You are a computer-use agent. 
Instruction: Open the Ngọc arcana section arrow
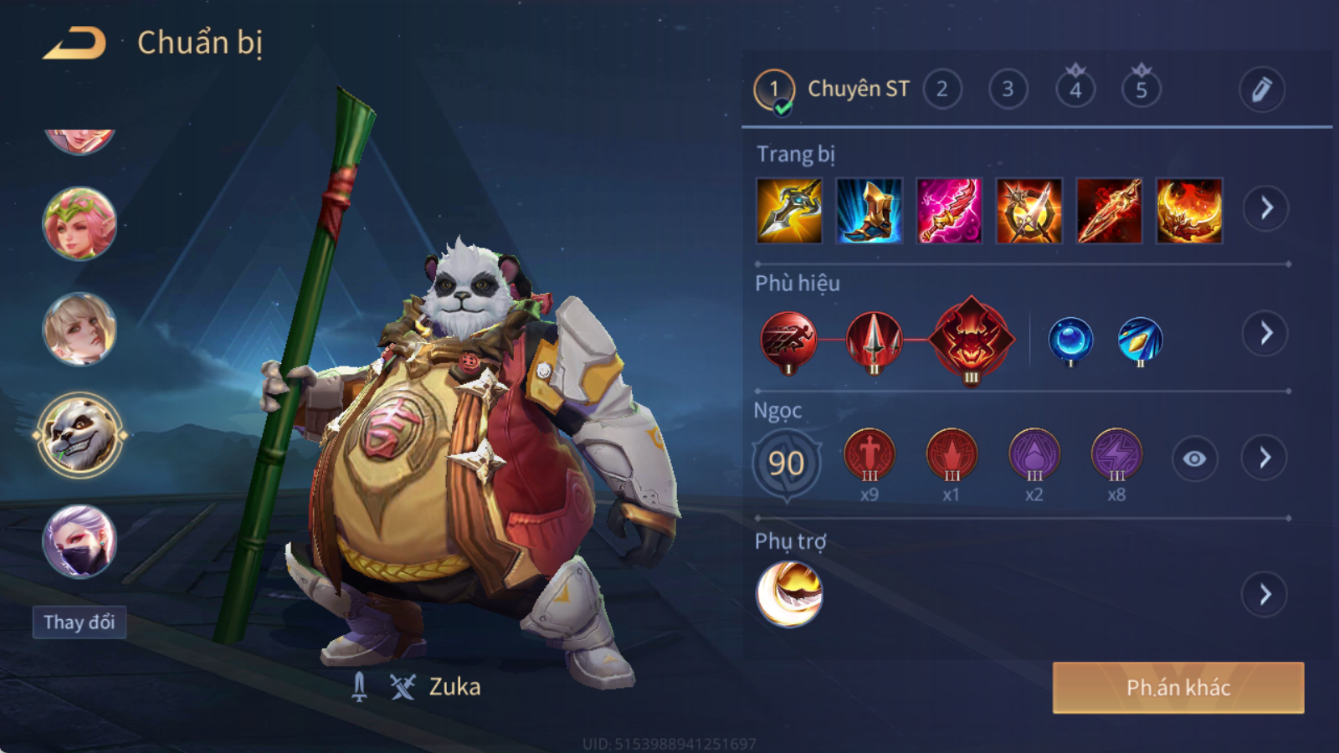pos(1265,458)
